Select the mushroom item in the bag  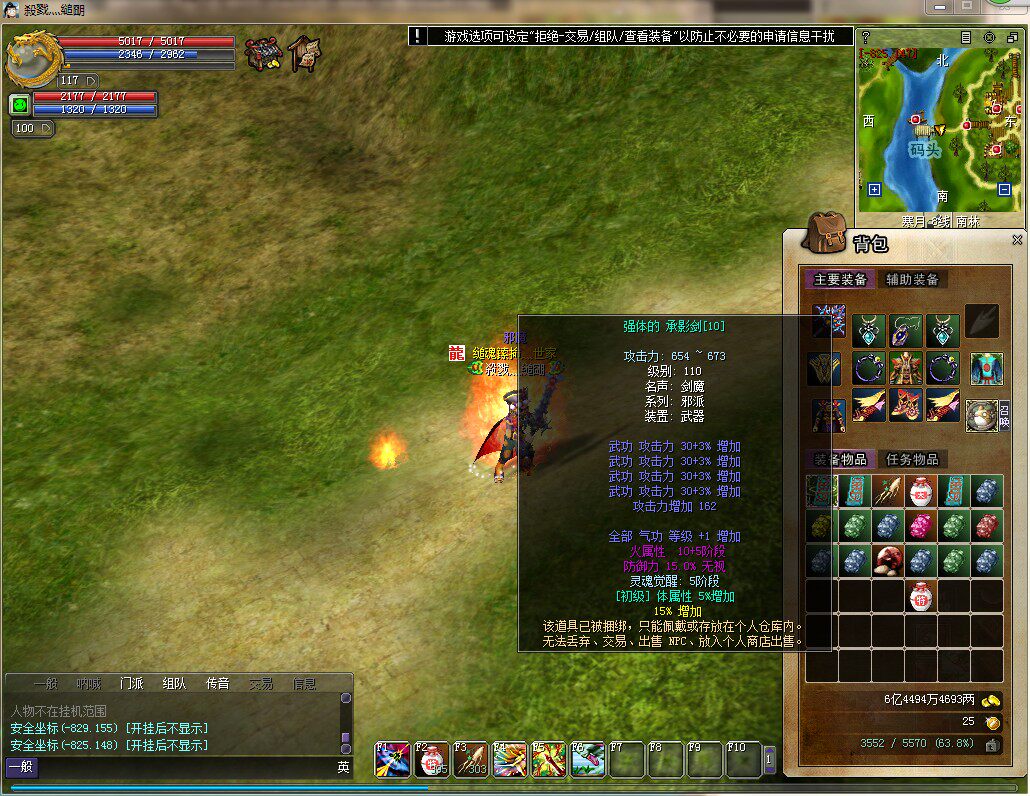(x=887, y=560)
